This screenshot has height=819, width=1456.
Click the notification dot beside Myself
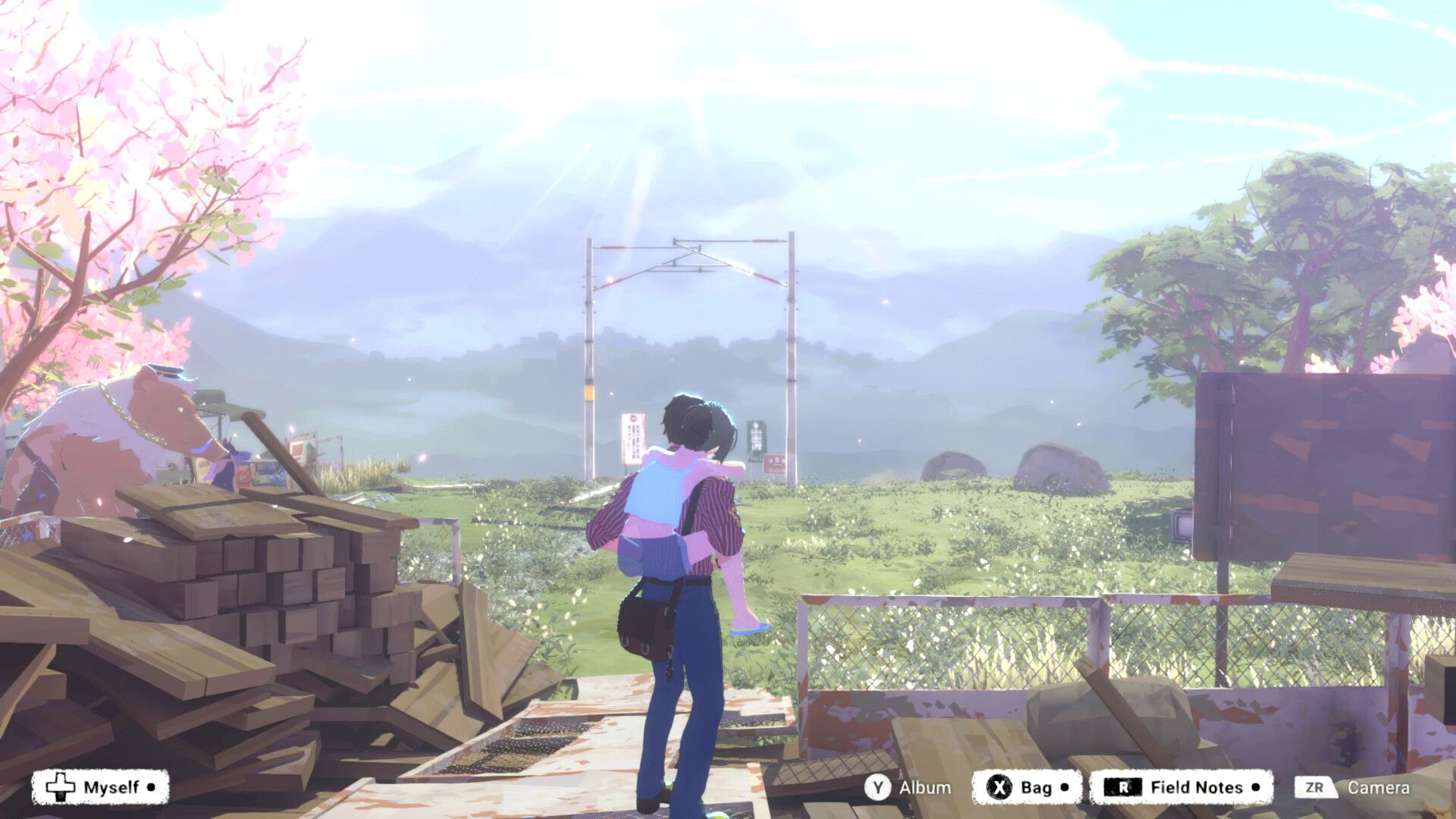point(150,787)
